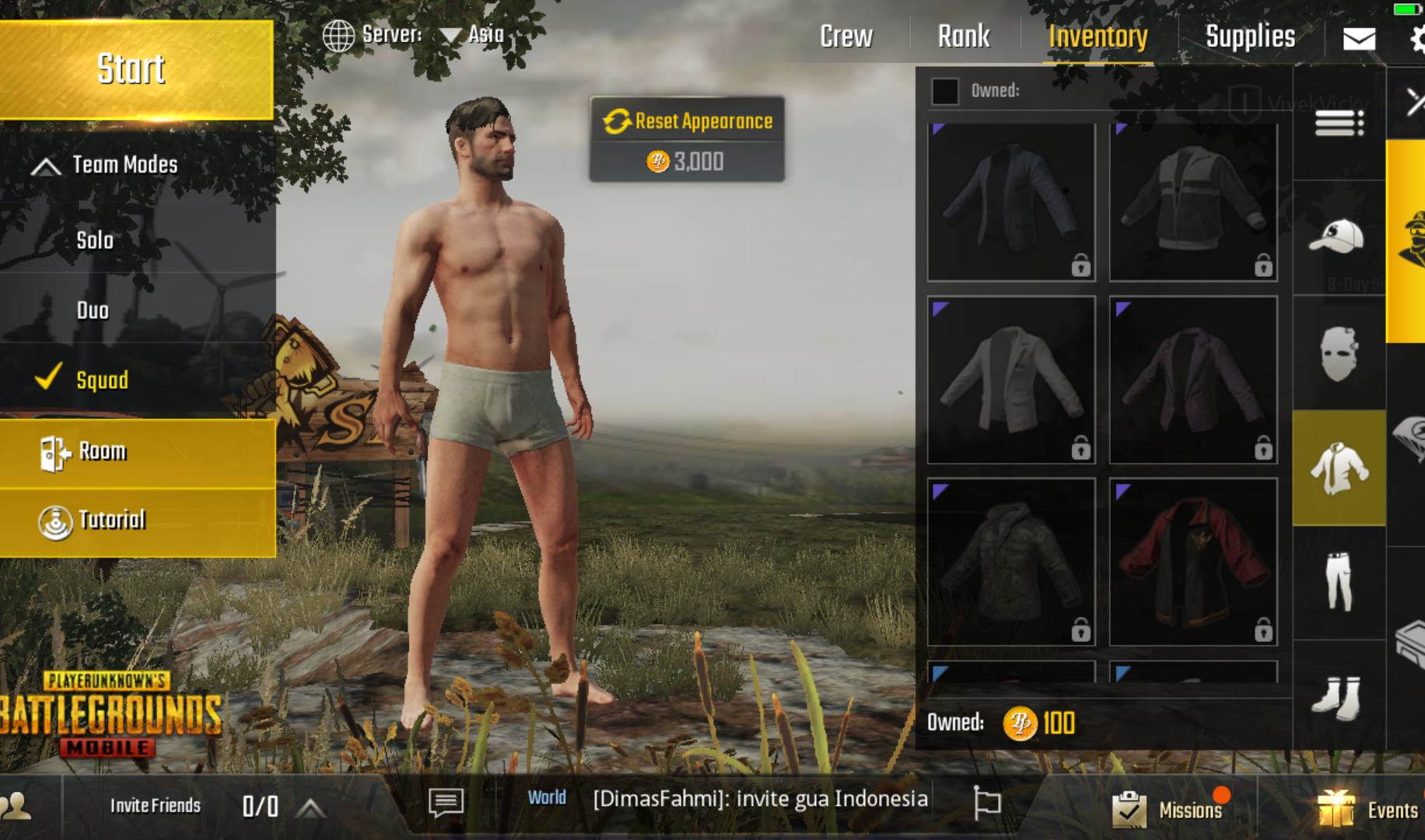Open the mail envelope icon
The width and height of the screenshot is (1425, 840).
(1359, 38)
